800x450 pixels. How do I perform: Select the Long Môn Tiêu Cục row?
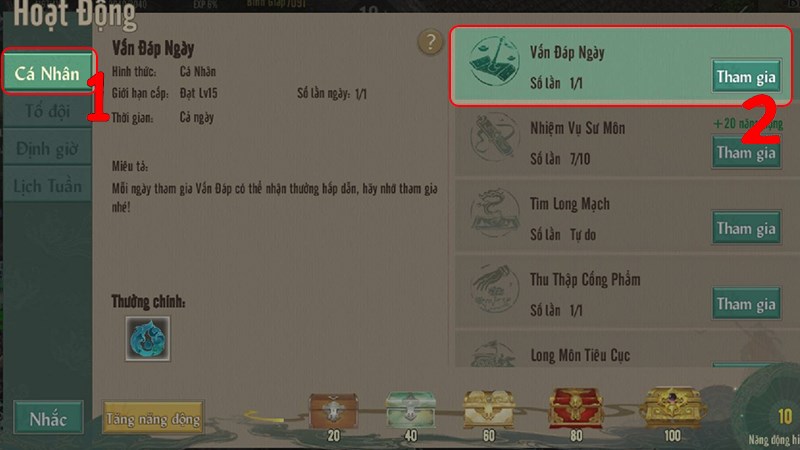pyautogui.click(x=620, y=354)
